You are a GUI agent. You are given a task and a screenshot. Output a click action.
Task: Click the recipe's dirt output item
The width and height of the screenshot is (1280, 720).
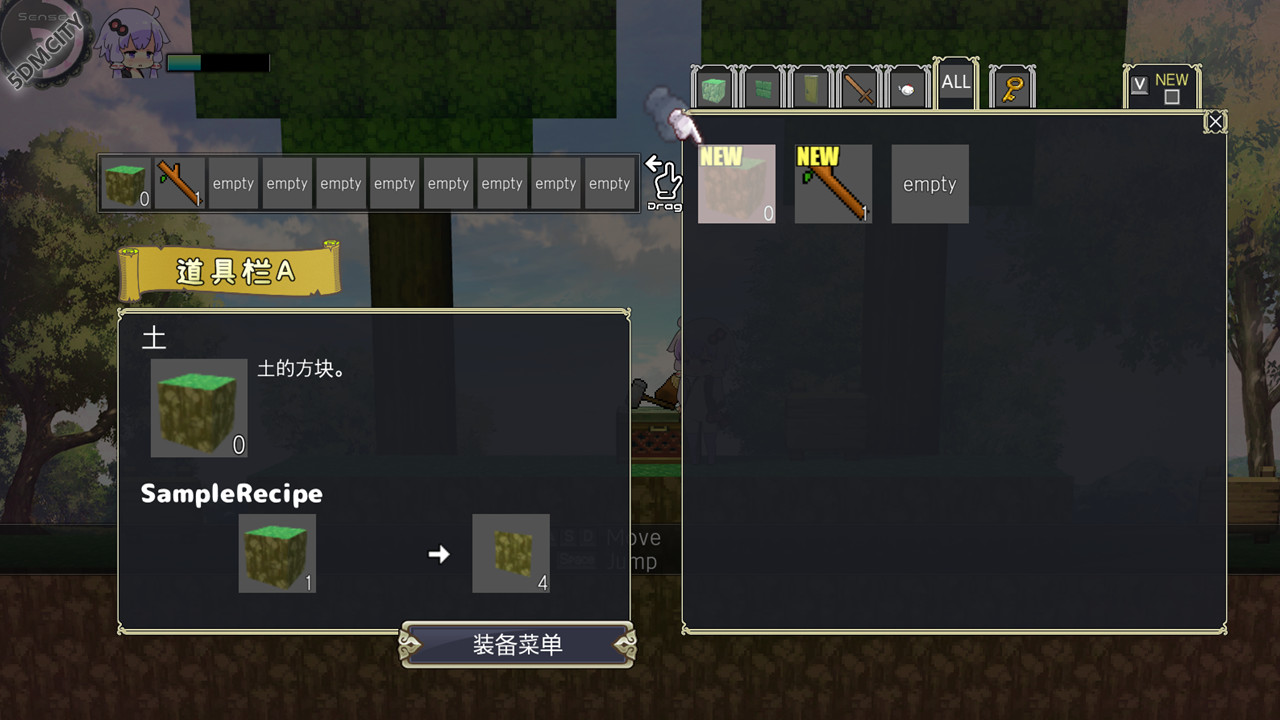click(511, 553)
